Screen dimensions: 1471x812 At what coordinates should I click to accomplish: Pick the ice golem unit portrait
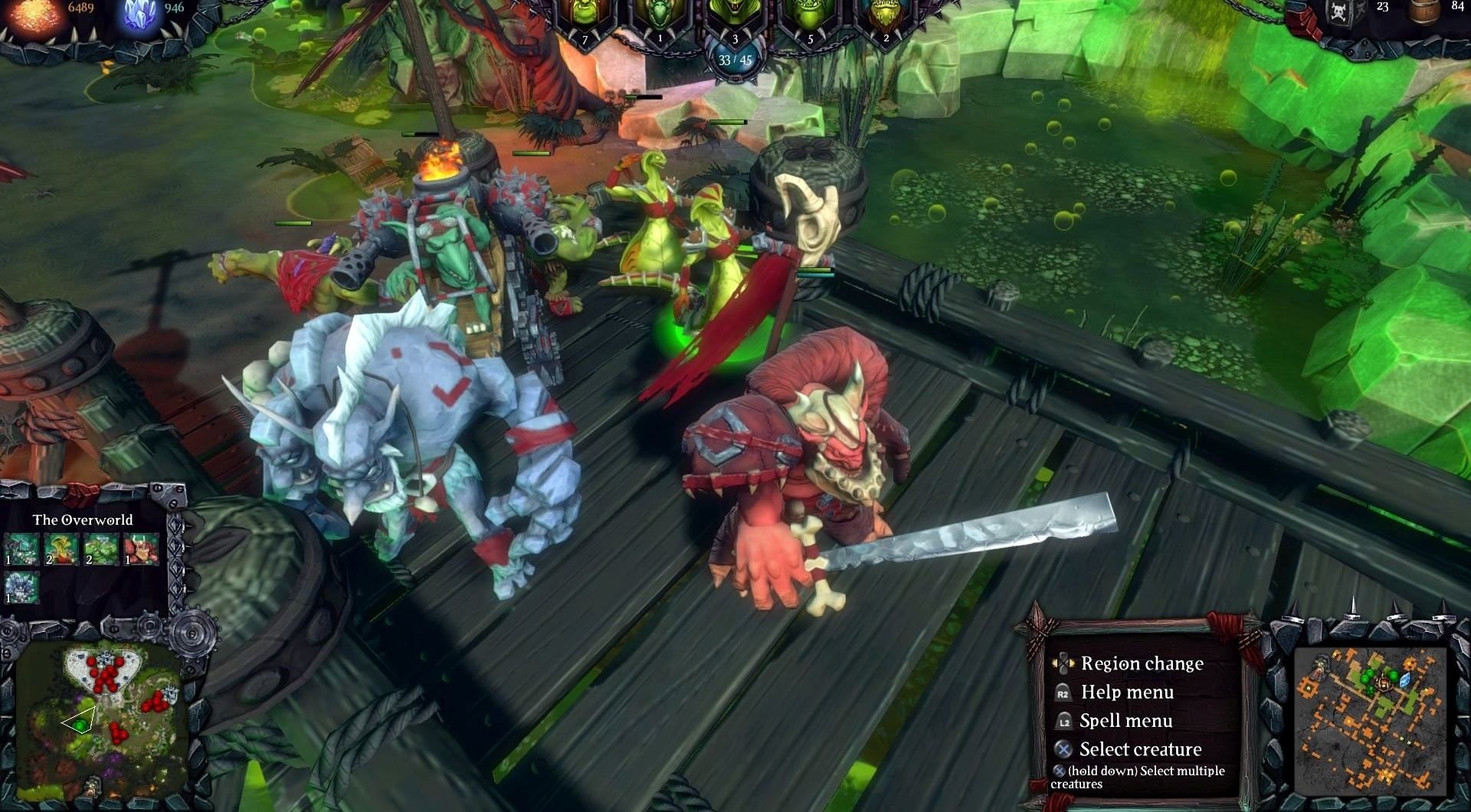coord(21,588)
